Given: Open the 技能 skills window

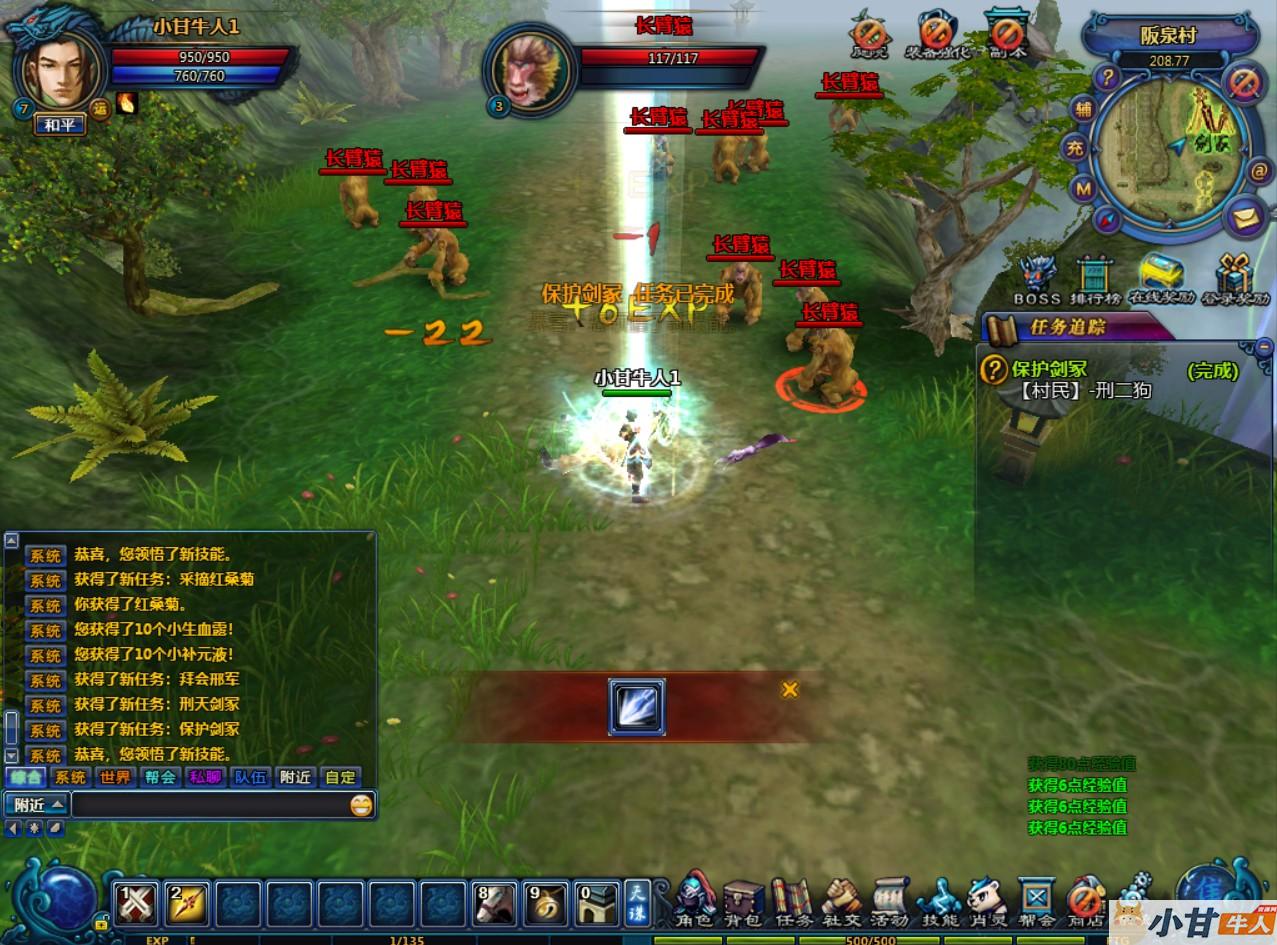Looking at the screenshot, I should pos(938,901).
